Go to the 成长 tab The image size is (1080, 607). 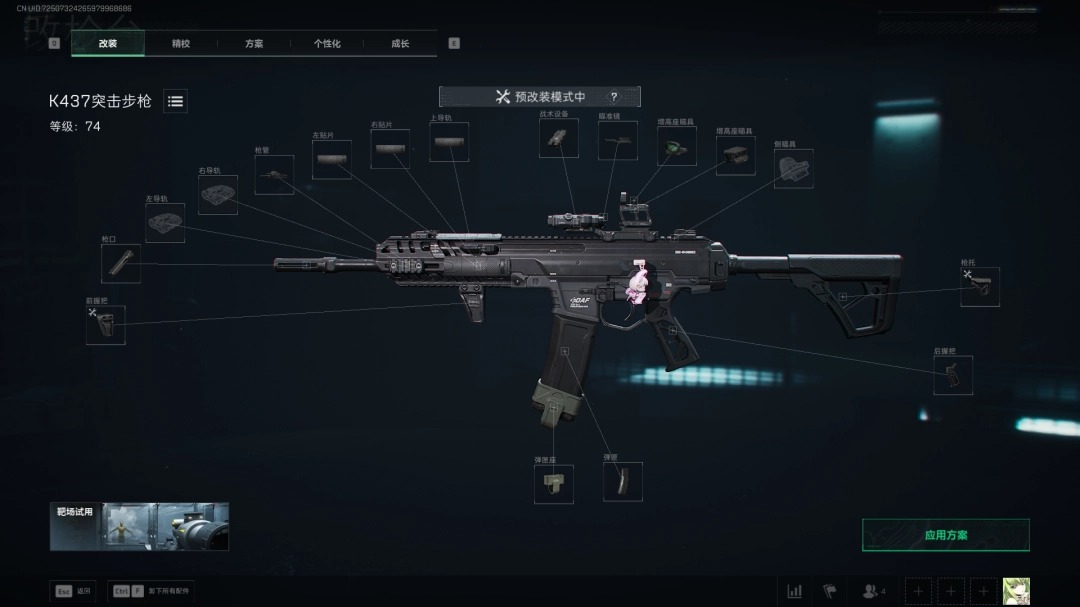point(400,44)
